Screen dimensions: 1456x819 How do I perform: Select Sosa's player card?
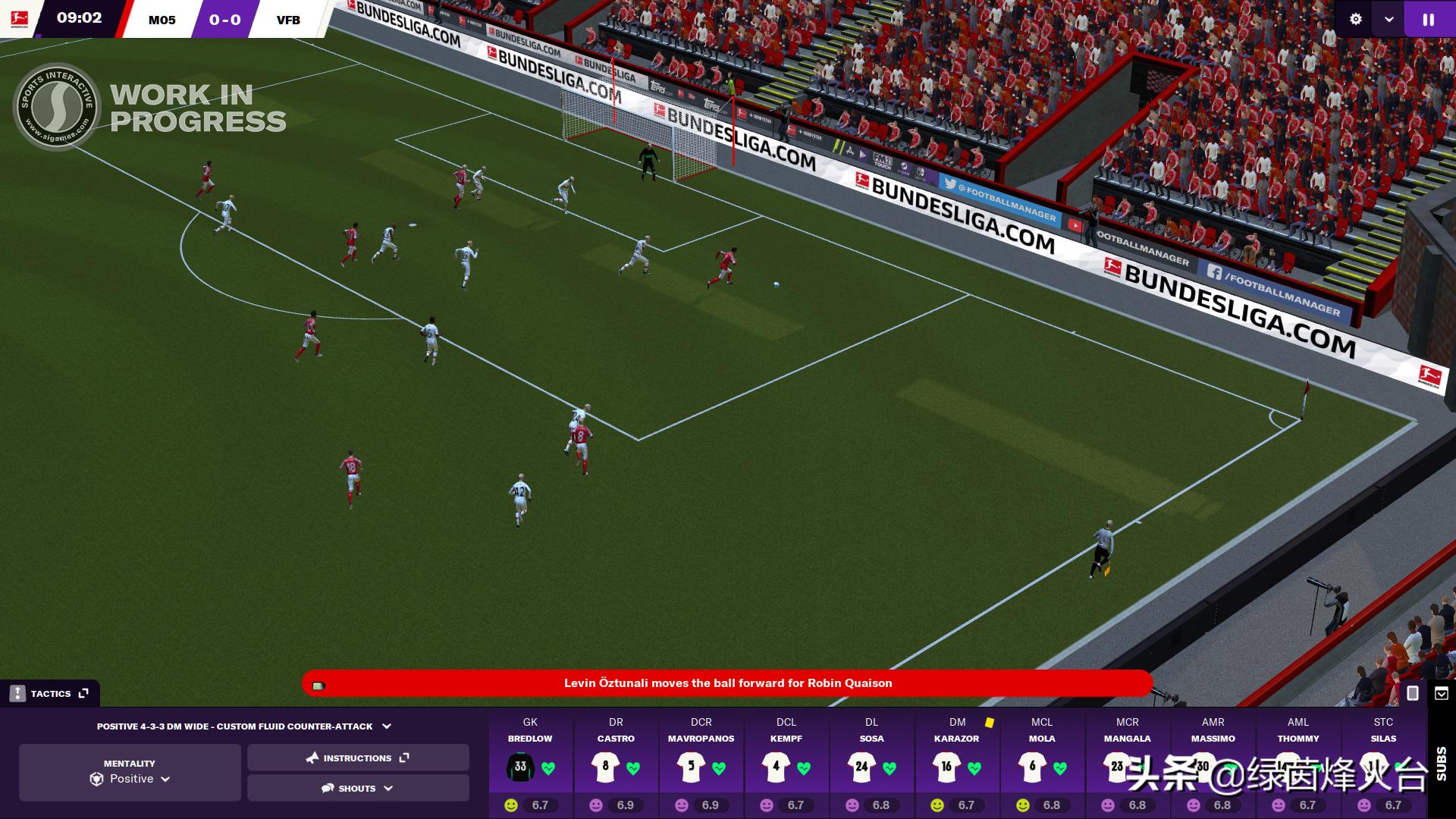click(x=871, y=762)
